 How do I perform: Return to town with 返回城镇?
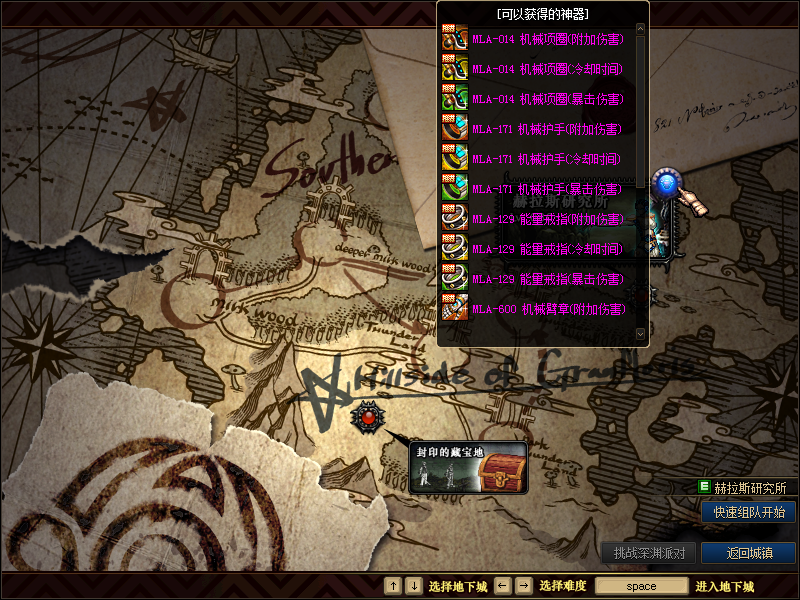tap(748, 553)
